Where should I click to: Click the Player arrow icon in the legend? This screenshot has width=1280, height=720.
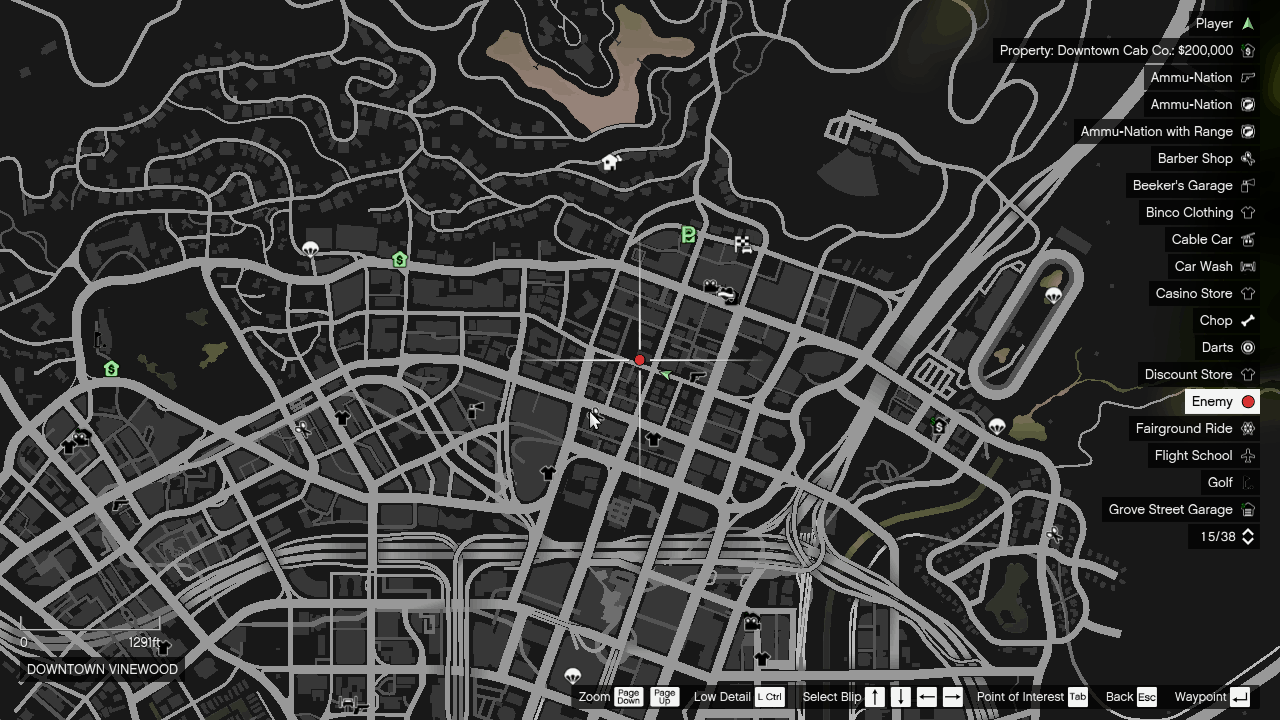point(1247,23)
